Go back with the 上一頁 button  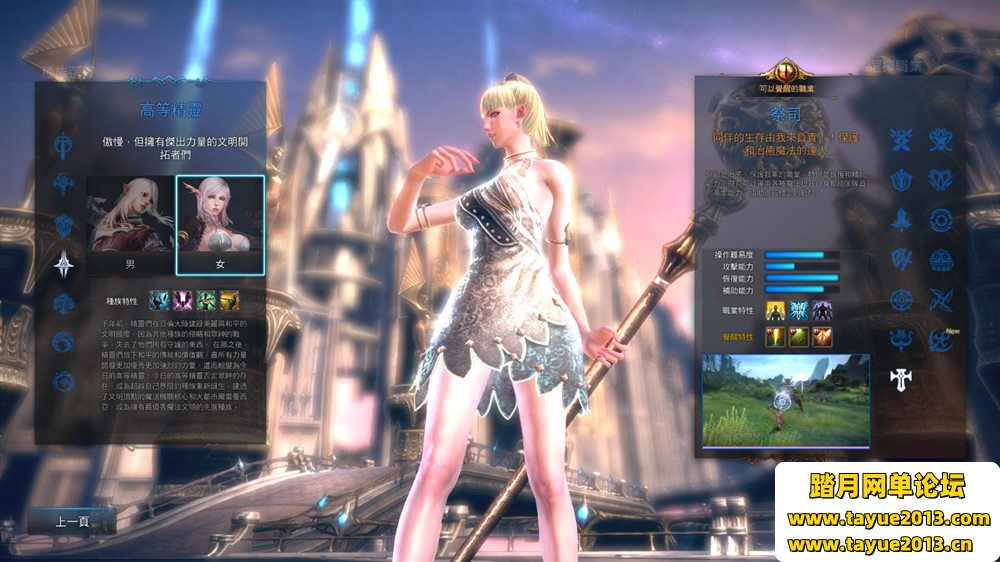coord(72,521)
